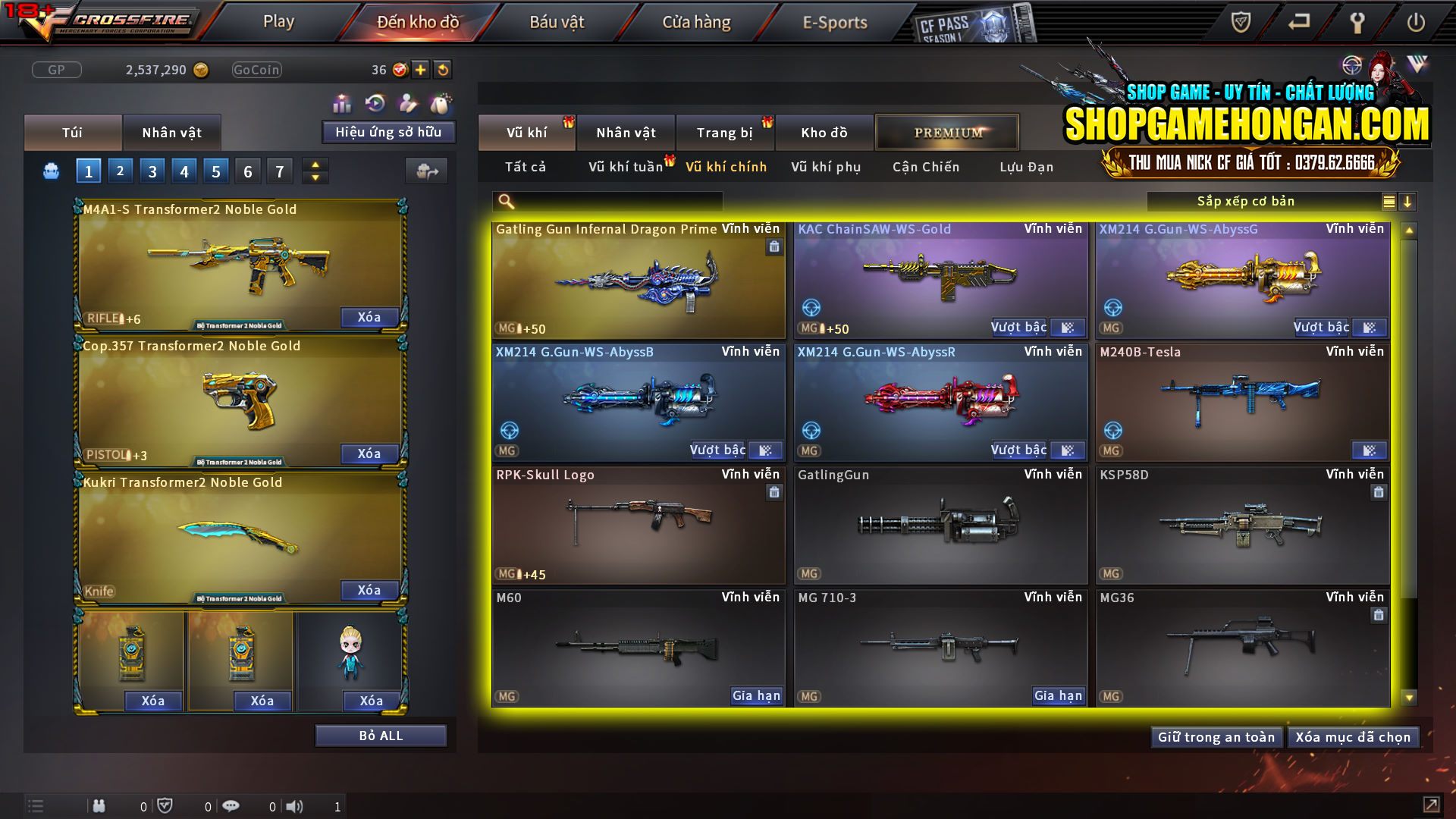Toggle the crosshair marker on M240B-Tesla
This screenshot has width=1456, height=819.
[1112, 431]
